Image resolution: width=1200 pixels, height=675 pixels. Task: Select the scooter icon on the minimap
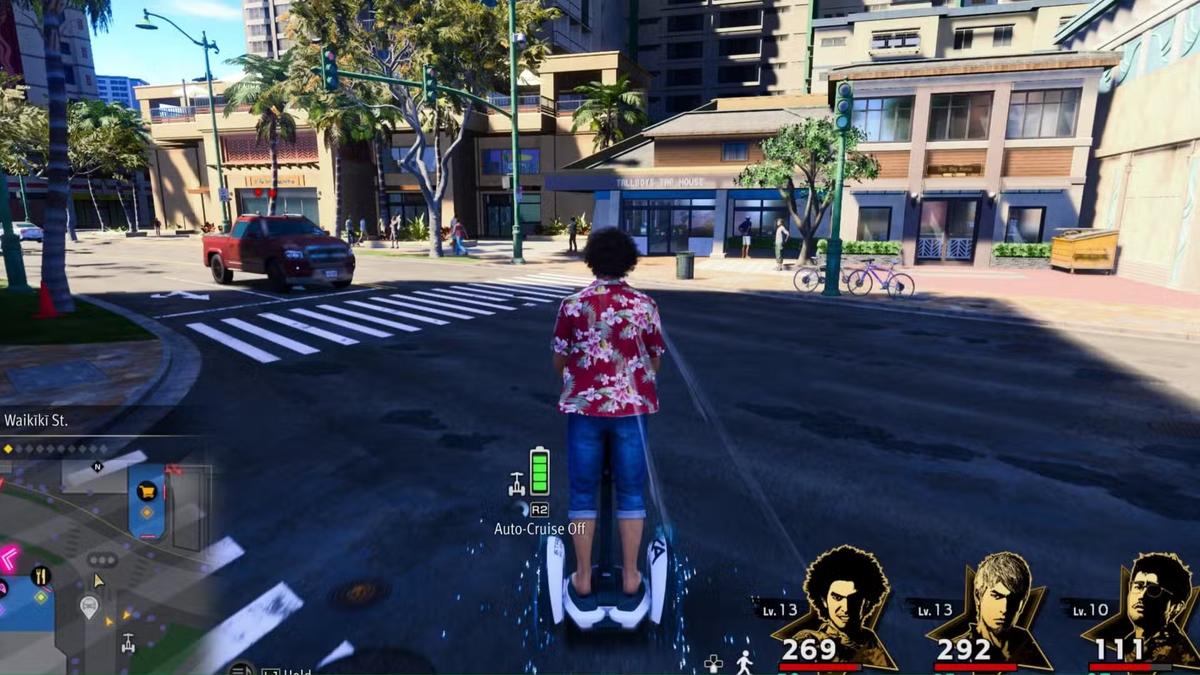pyautogui.click(x=128, y=643)
